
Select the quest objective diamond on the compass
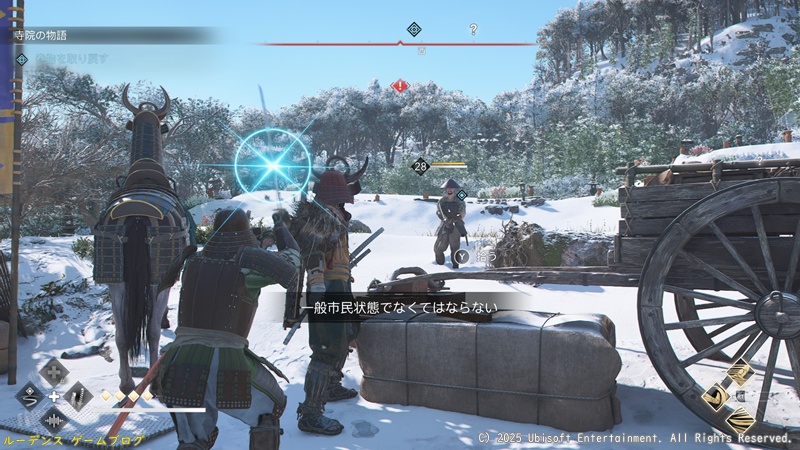[x=414, y=29]
